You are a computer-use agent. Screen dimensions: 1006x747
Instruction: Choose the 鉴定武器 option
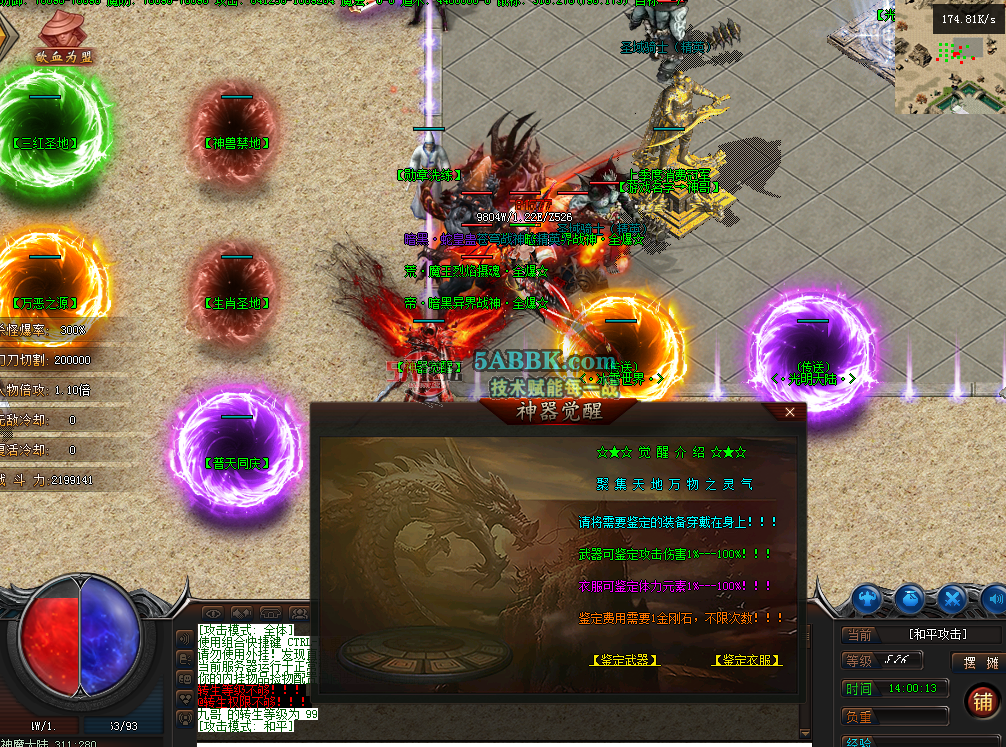625,660
